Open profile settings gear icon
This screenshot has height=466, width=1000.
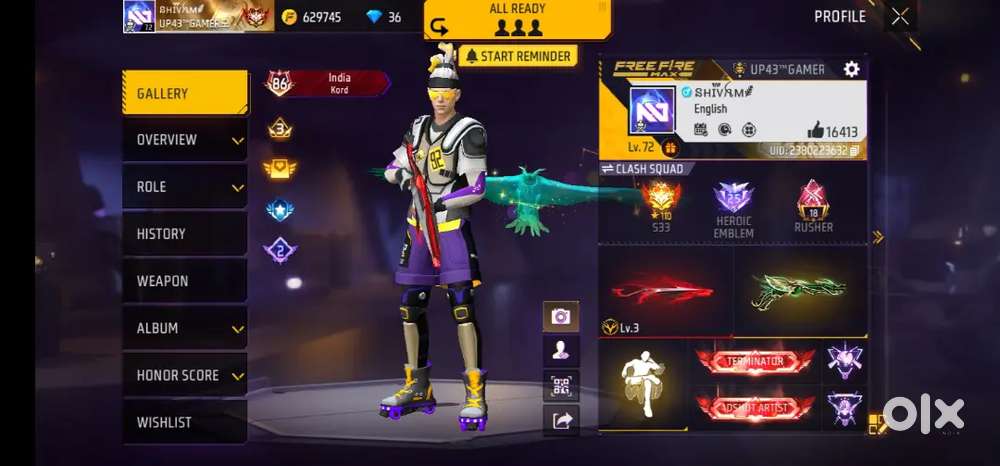click(x=851, y=69)
